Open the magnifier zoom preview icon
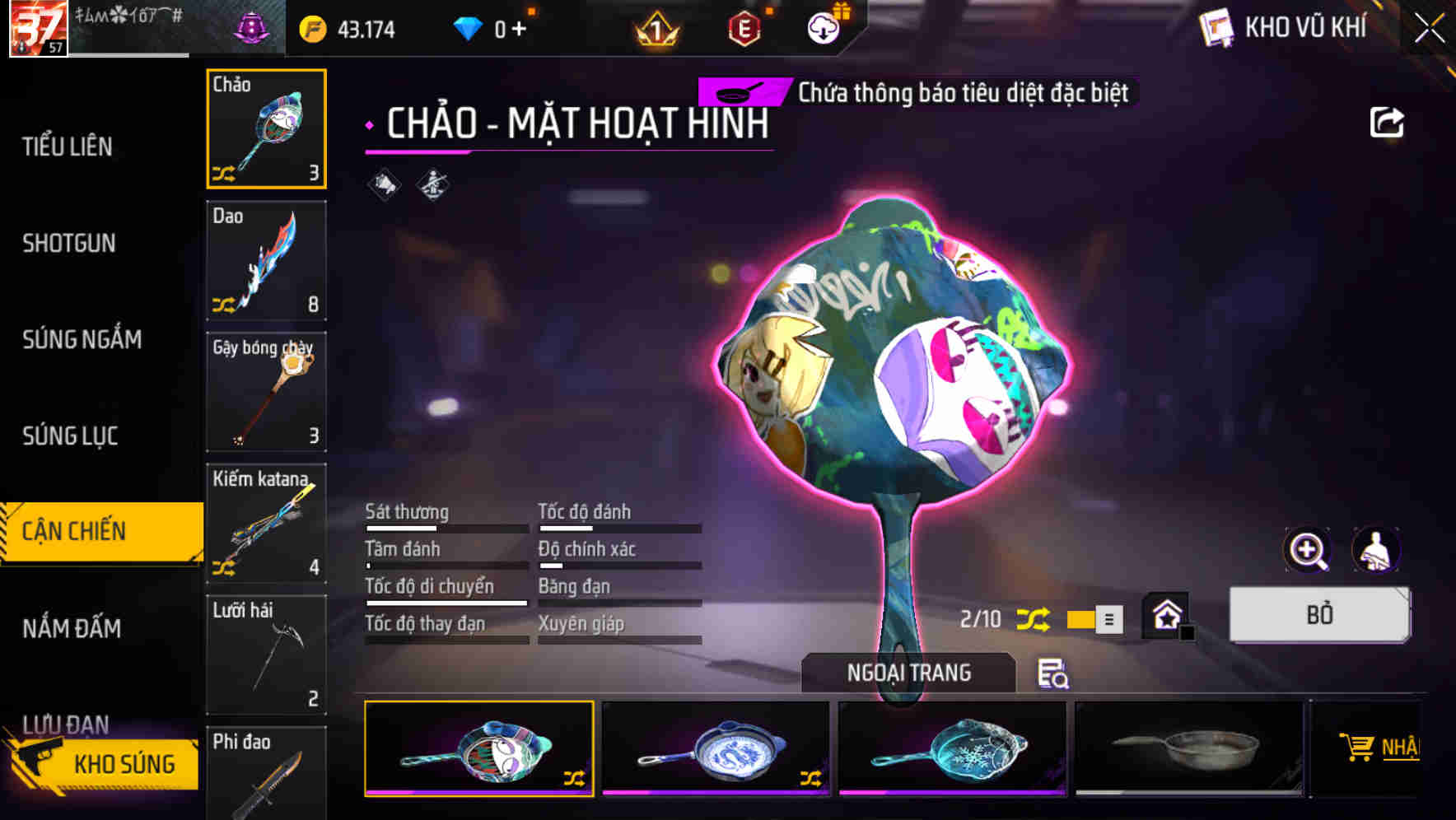Image resolution: width=1456 pixels, height=820 pixels. [1309, 550]
